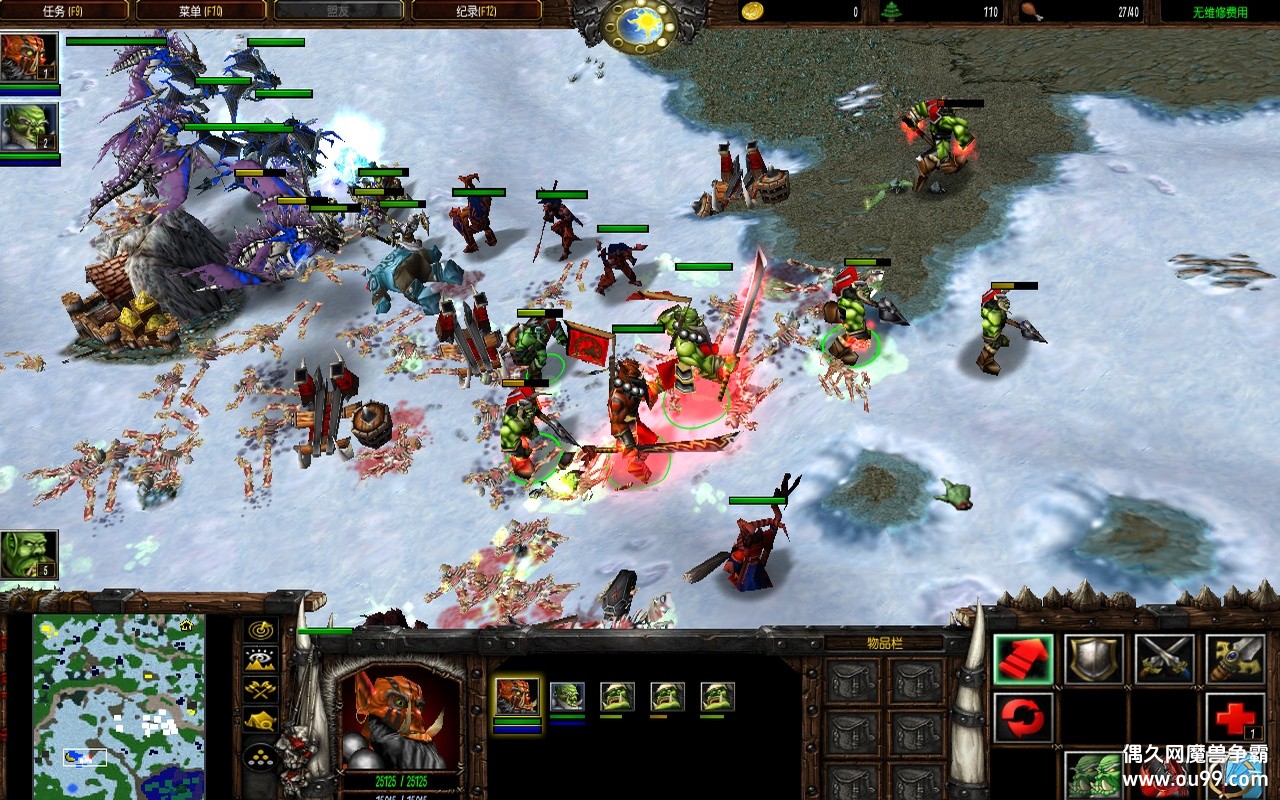This screenshot has width=1280, height=800.
Task: Open the 纪录 (F12) log menu
Action: (476, 11)
